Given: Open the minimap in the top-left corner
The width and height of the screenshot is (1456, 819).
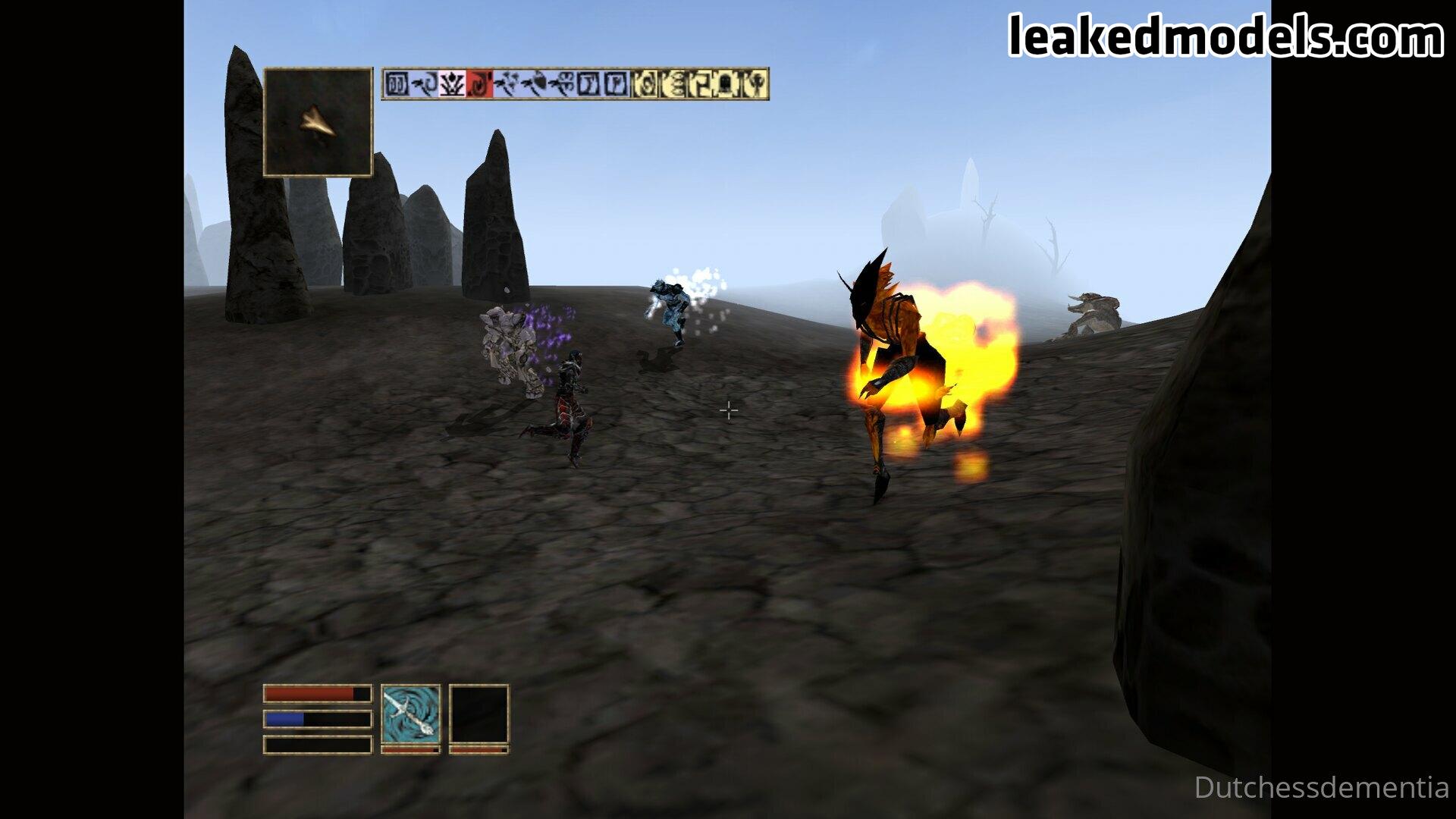Looking at the screenshot, I should [x=318, y=122].
